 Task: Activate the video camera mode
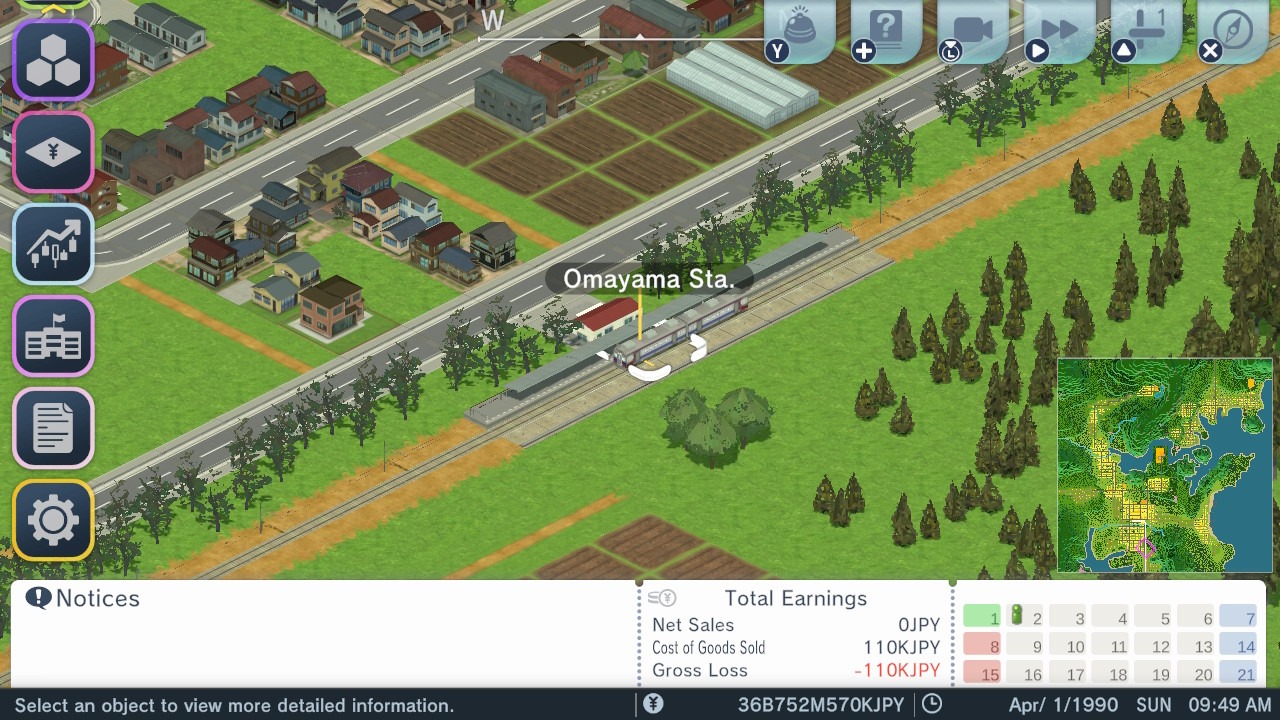tap(973, 30)
